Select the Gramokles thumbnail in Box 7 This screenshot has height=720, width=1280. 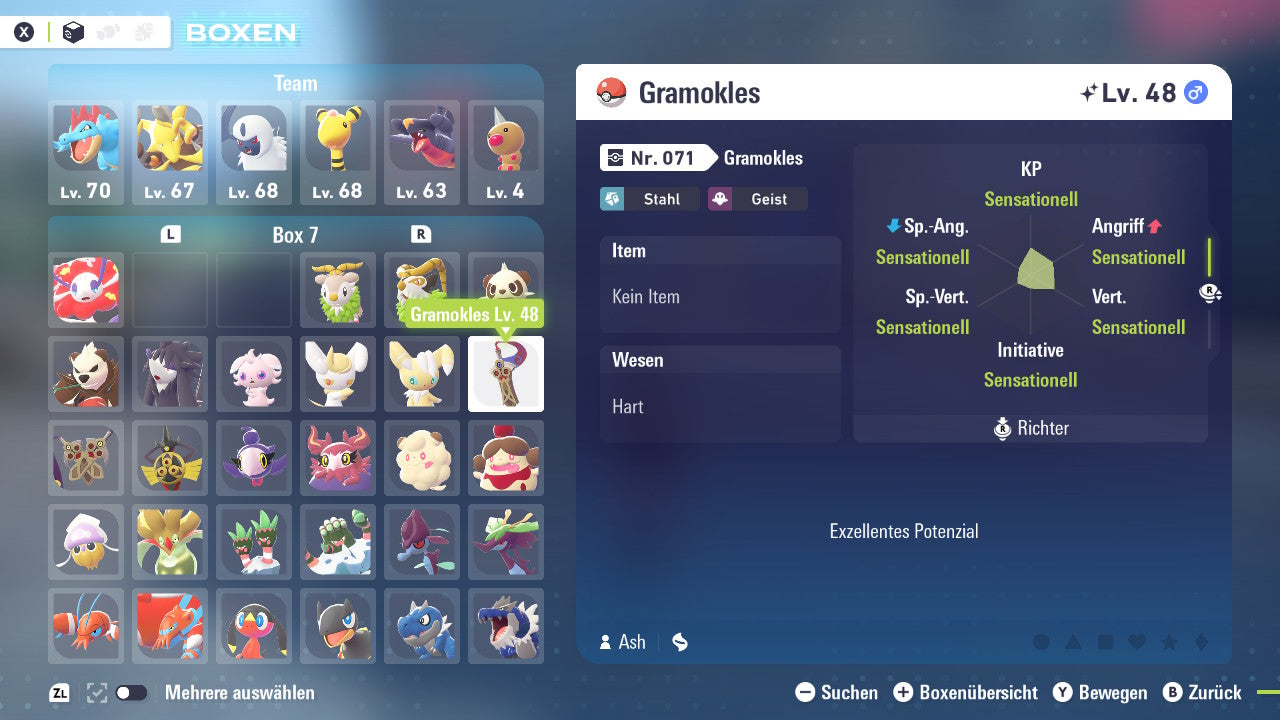[x=505, y=375]
